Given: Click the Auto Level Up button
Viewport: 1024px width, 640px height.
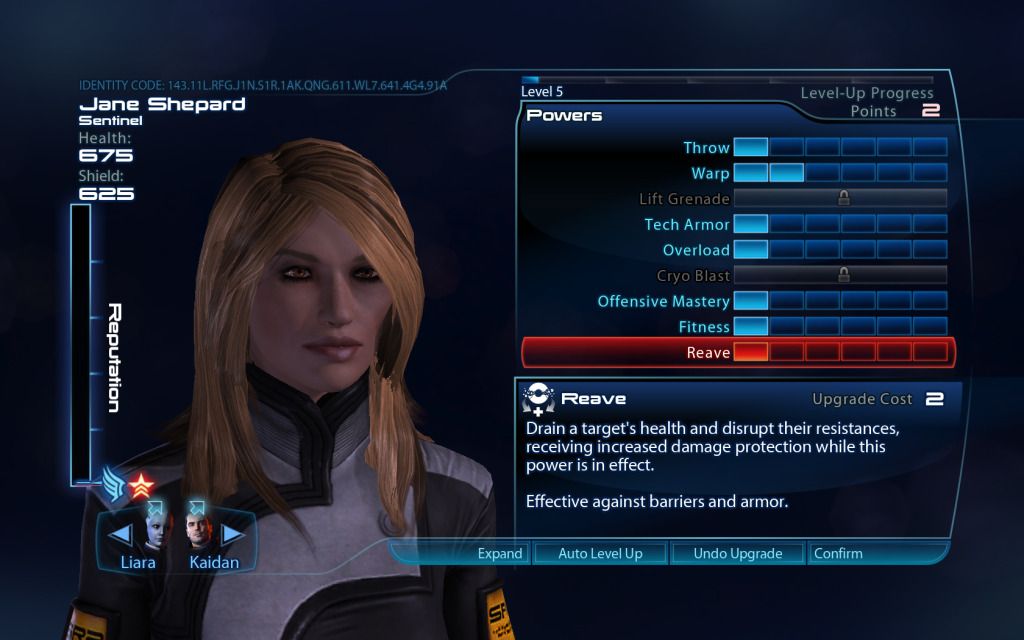Looking at the screenshot, I should pos(599,553).
